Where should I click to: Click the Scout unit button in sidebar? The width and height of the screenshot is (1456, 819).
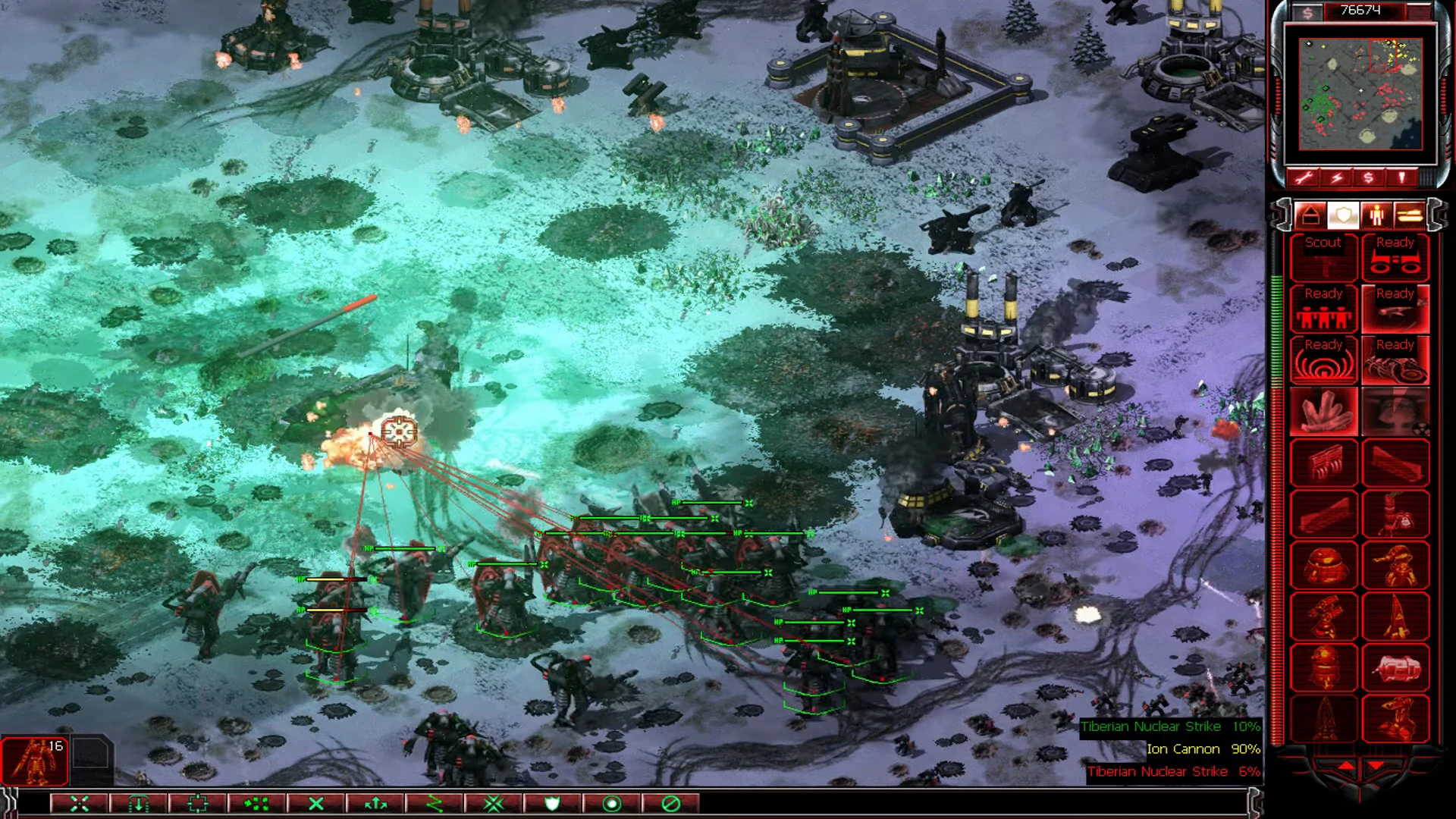click(1325, 257)
